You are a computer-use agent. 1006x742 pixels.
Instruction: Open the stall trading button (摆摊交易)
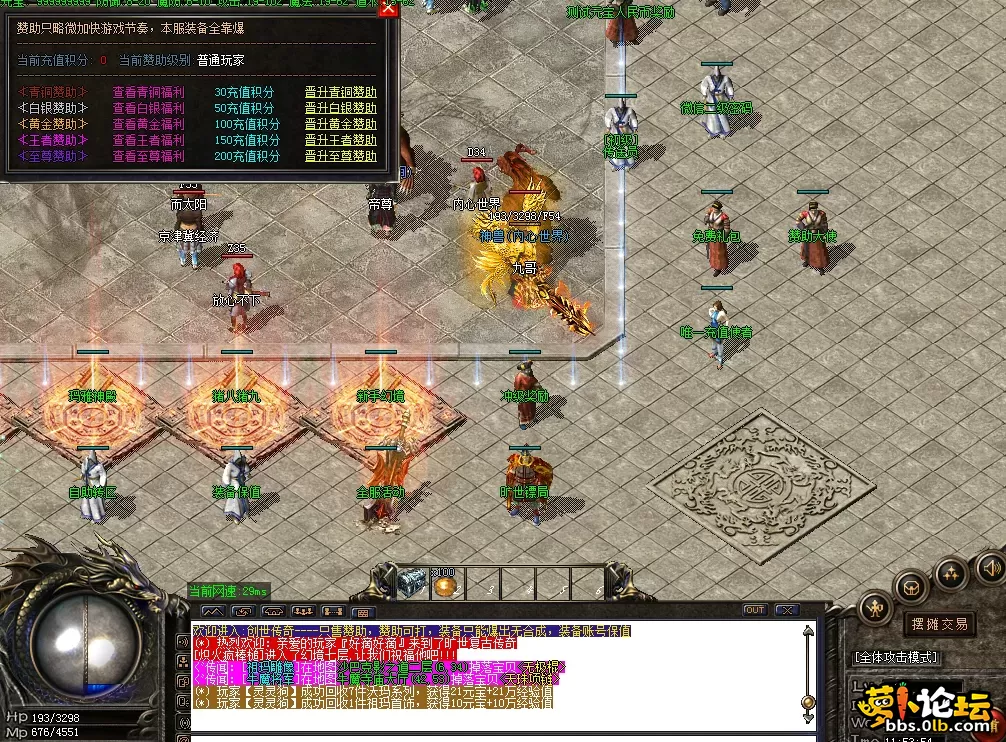tap(939, 624)
